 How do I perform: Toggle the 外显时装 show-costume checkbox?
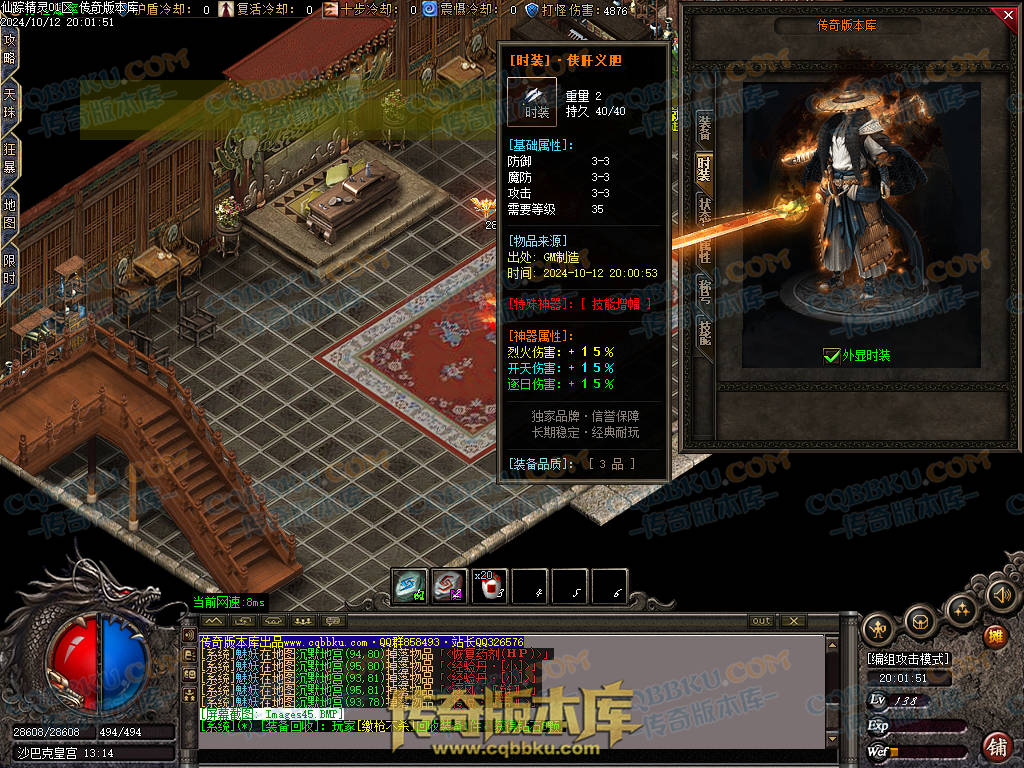[830, 355]
